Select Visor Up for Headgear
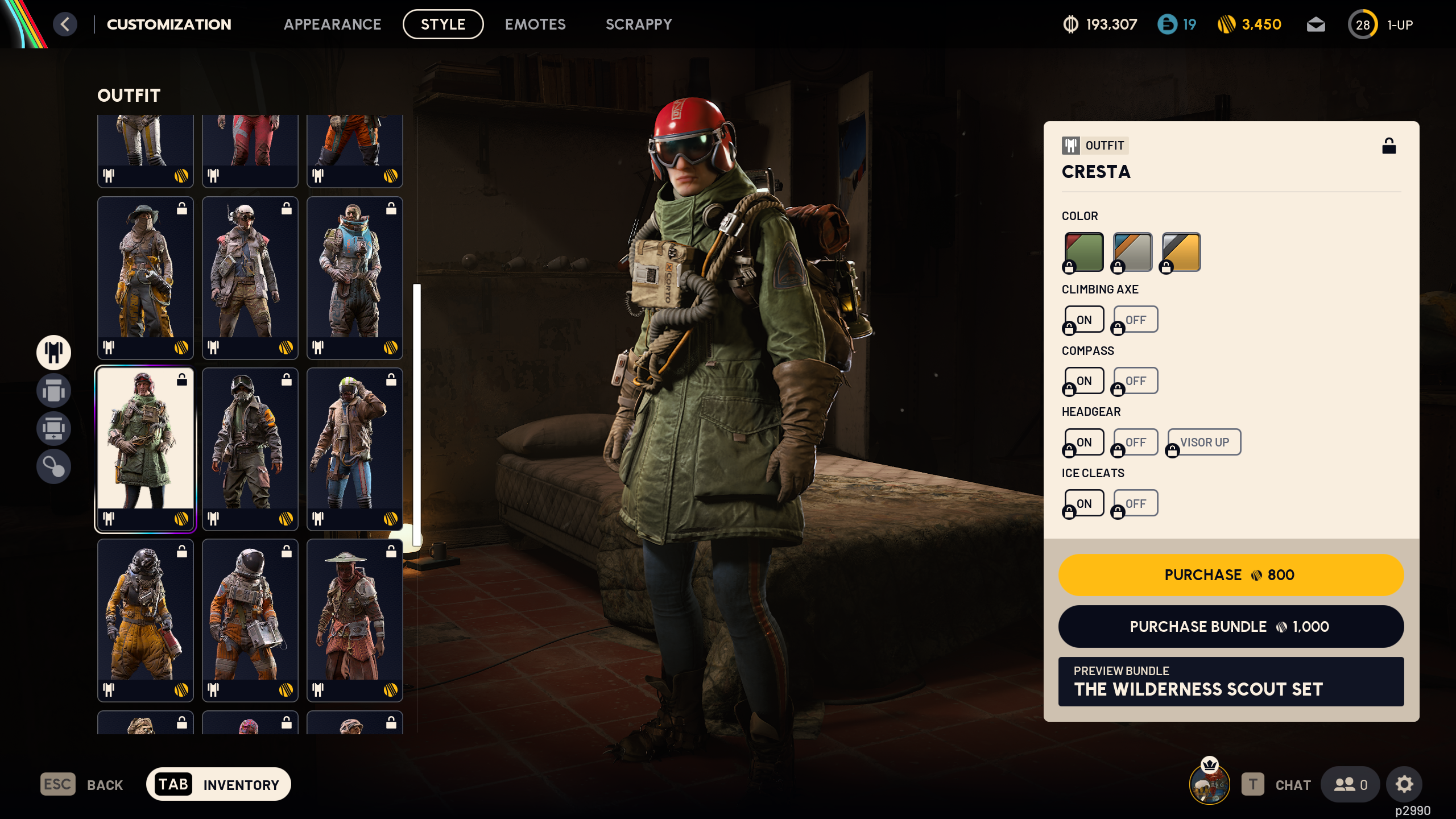 click(x=1204, y=442)
